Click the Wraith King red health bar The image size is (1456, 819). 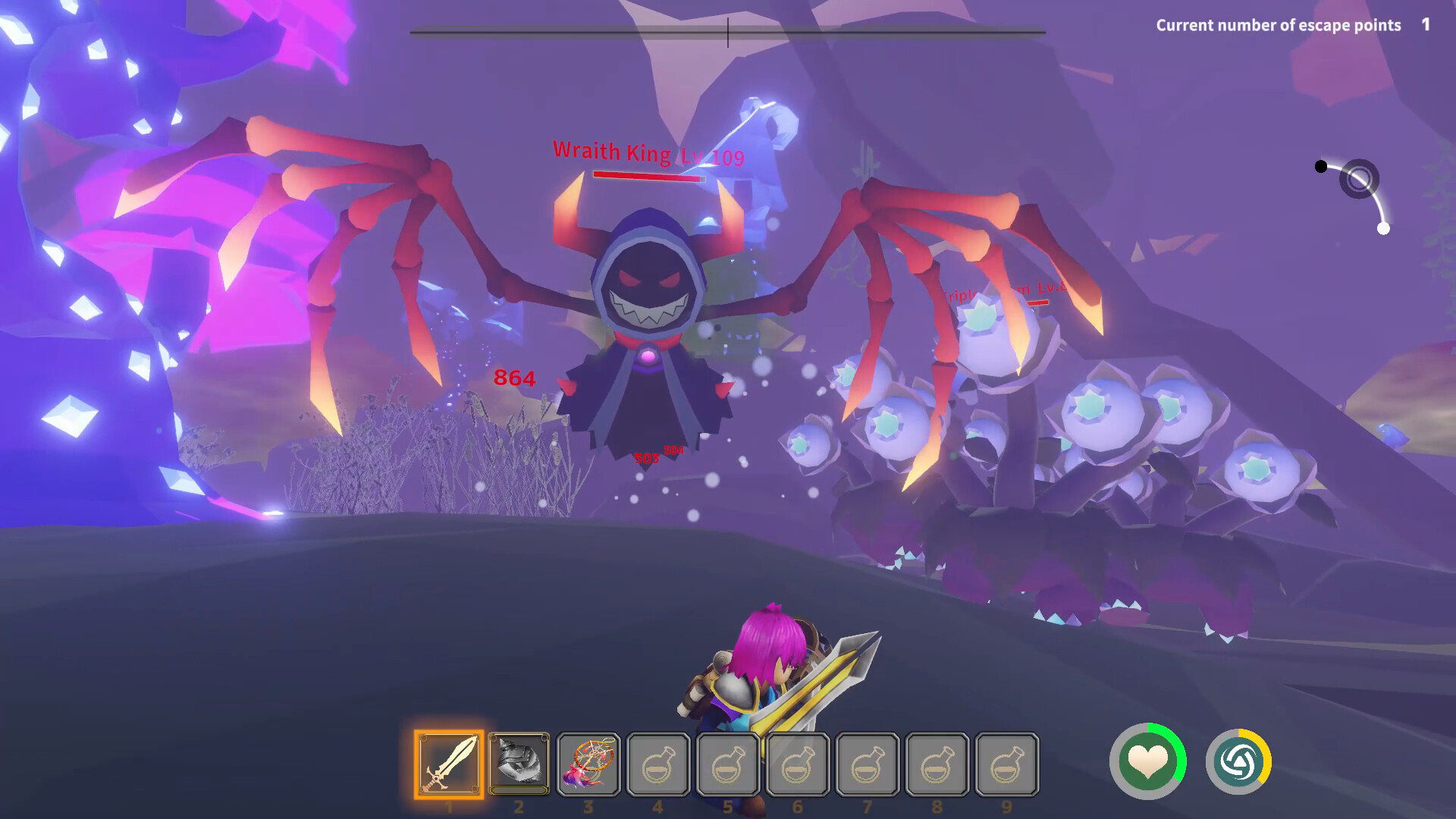(x=651, y=176)
